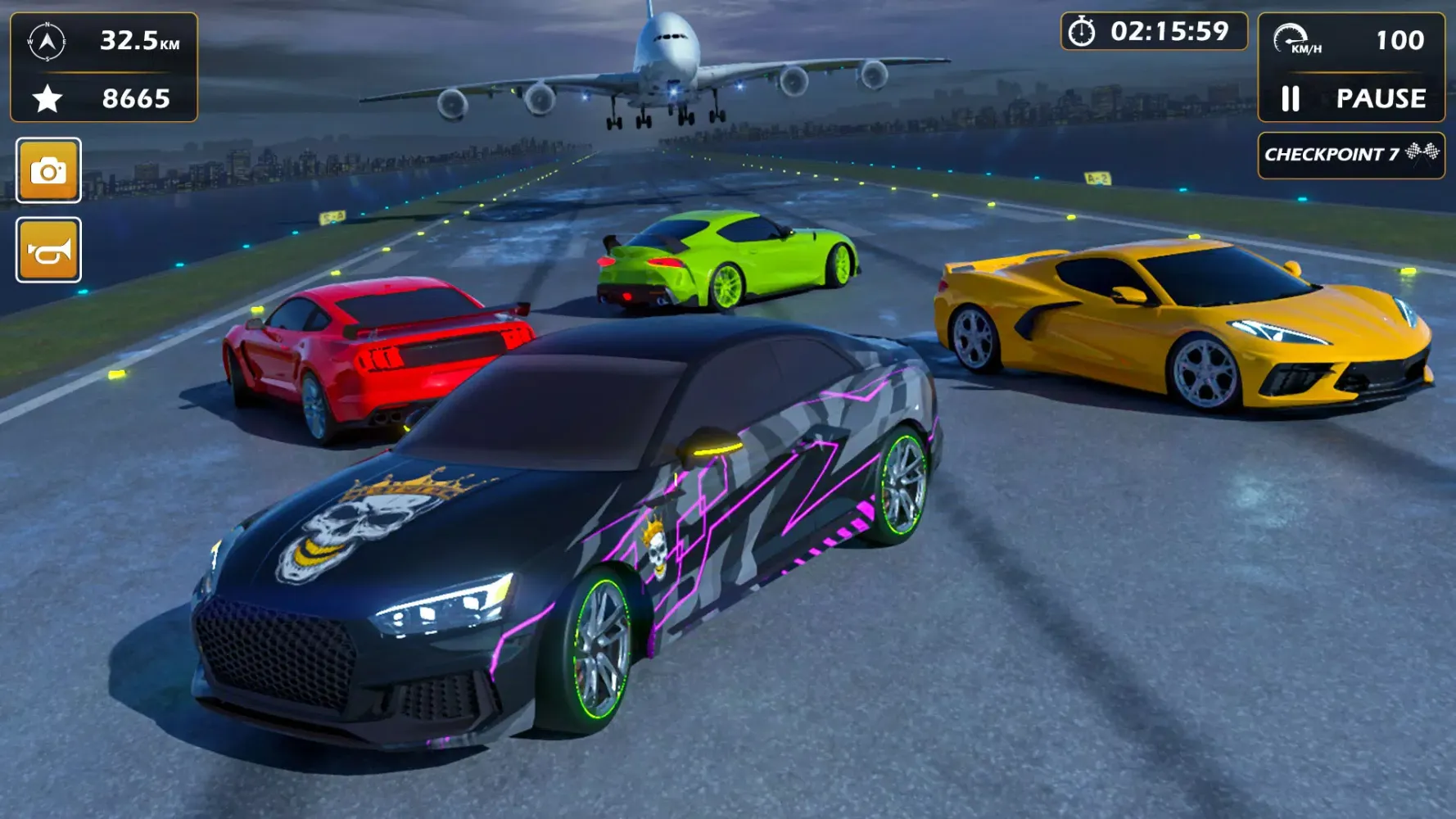This screenshot has width=1456, height=819.
Task: Honk using the horn icon
Action: pyautogui.click(x=47, y=251)
